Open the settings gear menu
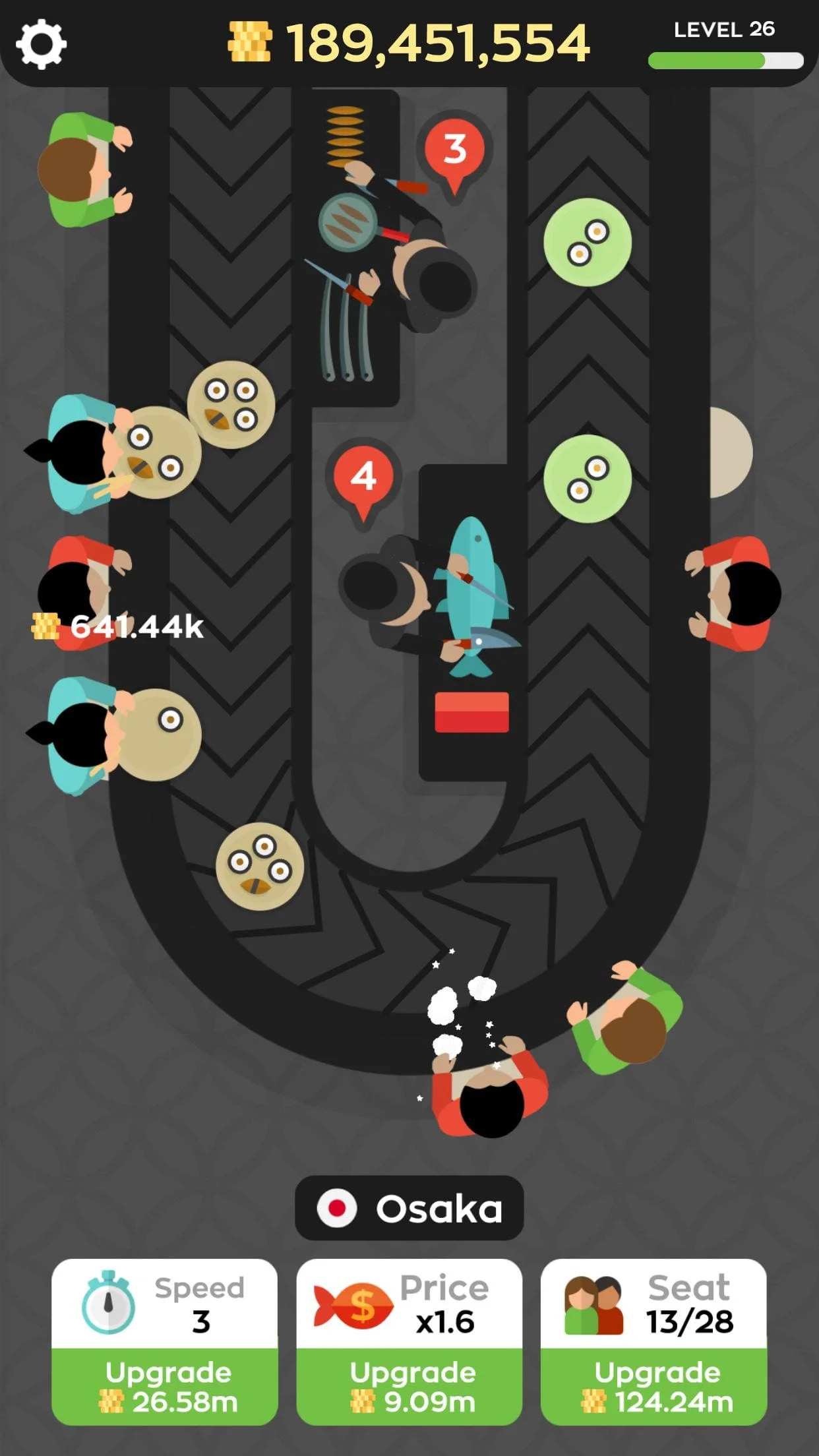 [x=41, y=44]
